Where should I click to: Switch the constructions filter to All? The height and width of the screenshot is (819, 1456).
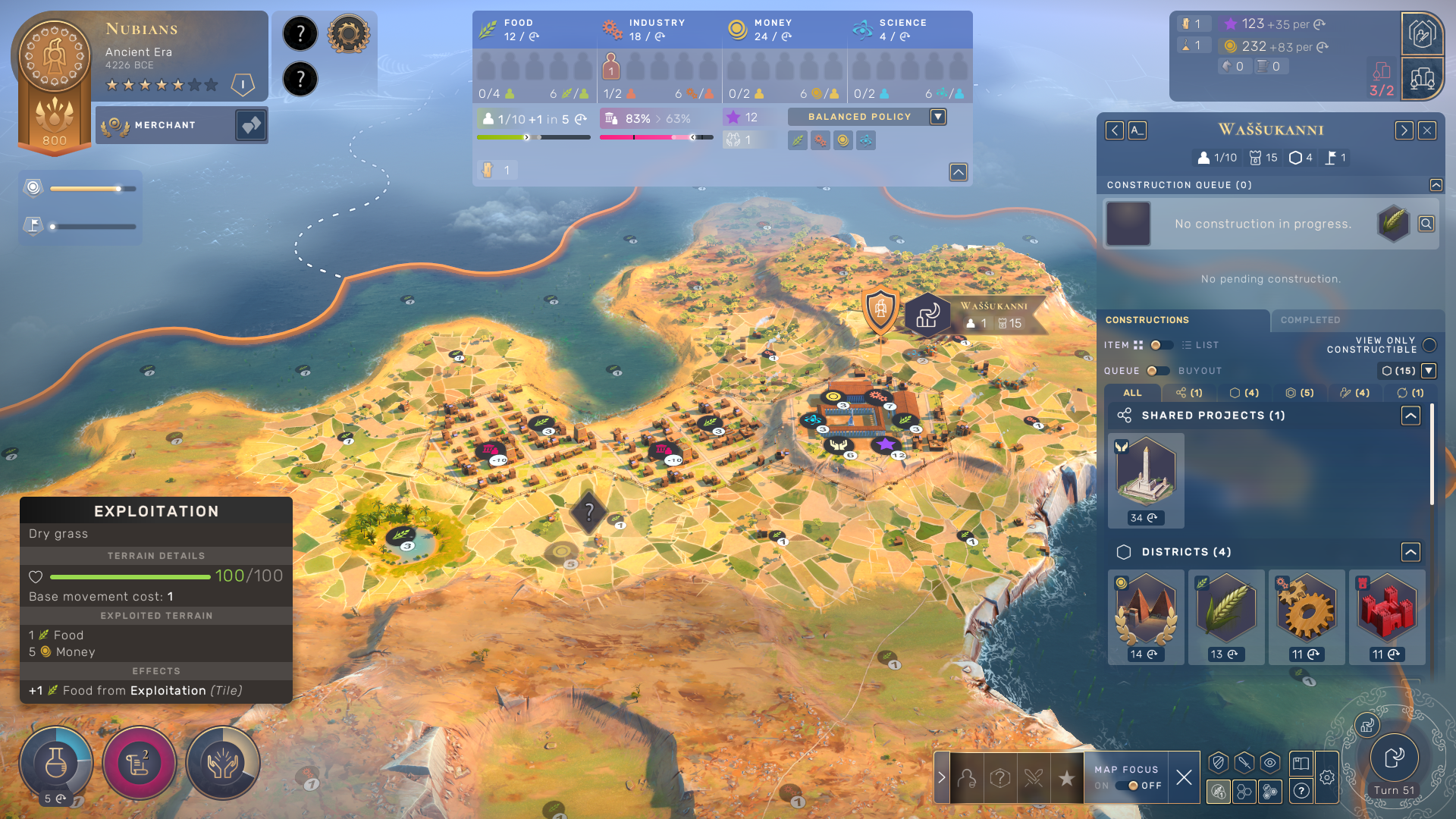(1132, 393)
